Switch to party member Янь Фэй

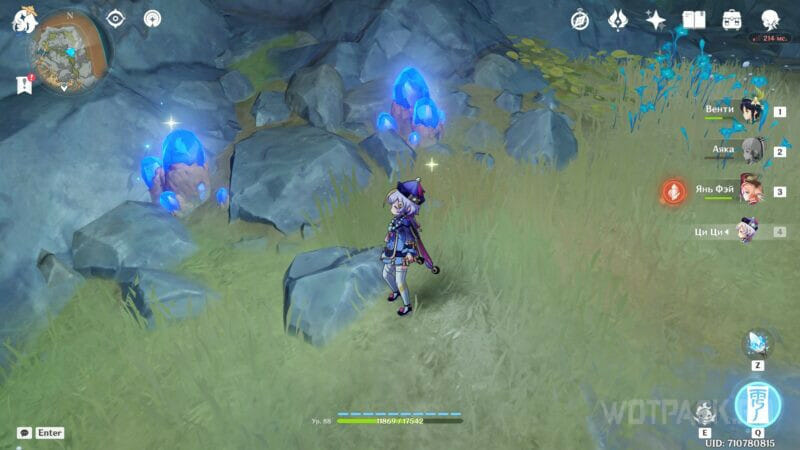coord(748,190)
